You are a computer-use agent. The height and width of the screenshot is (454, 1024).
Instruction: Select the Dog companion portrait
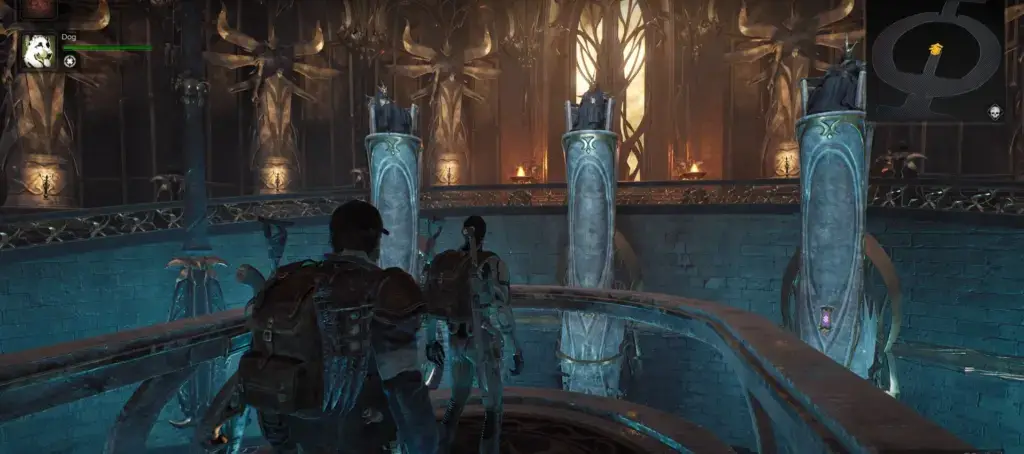38,50
